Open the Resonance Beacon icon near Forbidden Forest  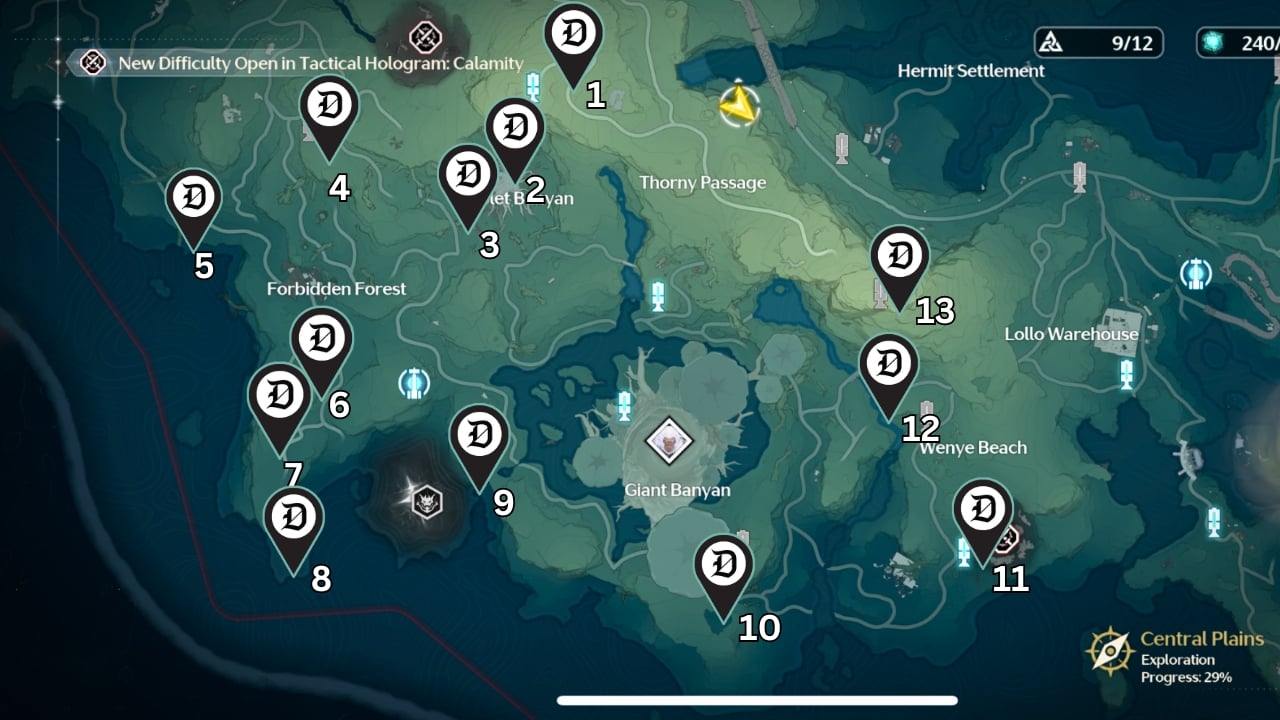pyautogui.click(x=416, y=385)
